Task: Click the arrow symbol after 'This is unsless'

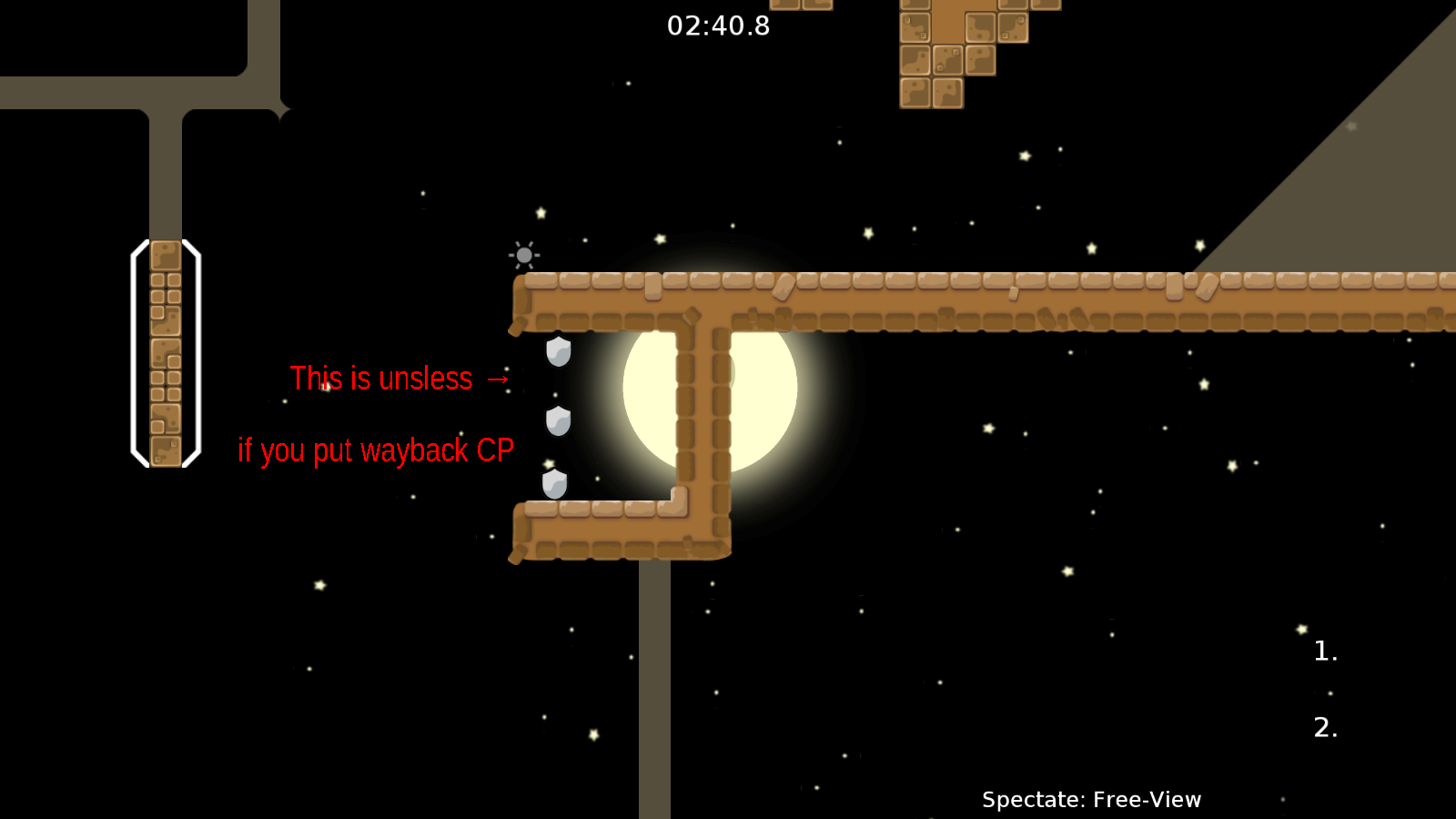Action: click(497, 379)
